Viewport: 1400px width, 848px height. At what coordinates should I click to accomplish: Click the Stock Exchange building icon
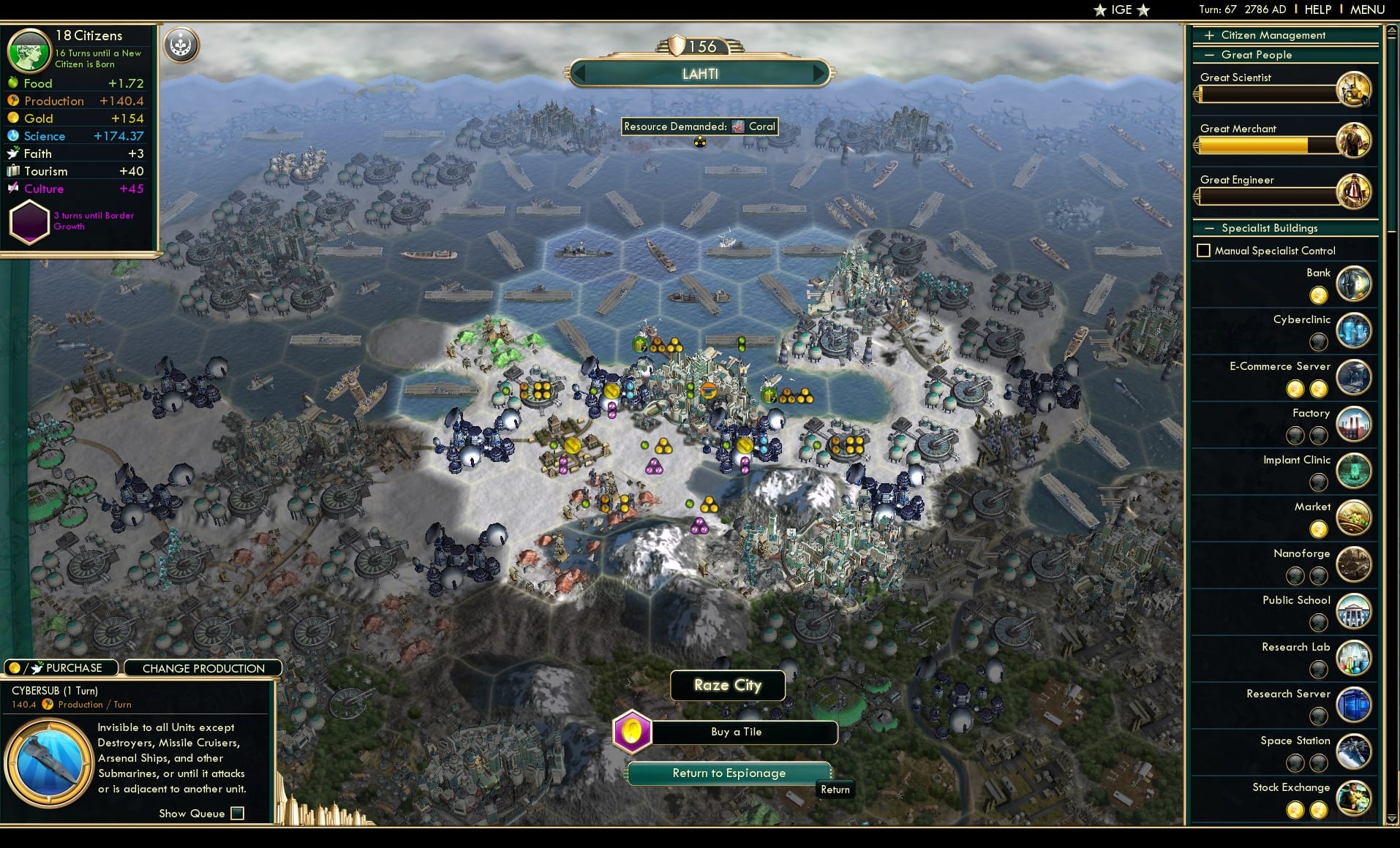[1354, 798]
